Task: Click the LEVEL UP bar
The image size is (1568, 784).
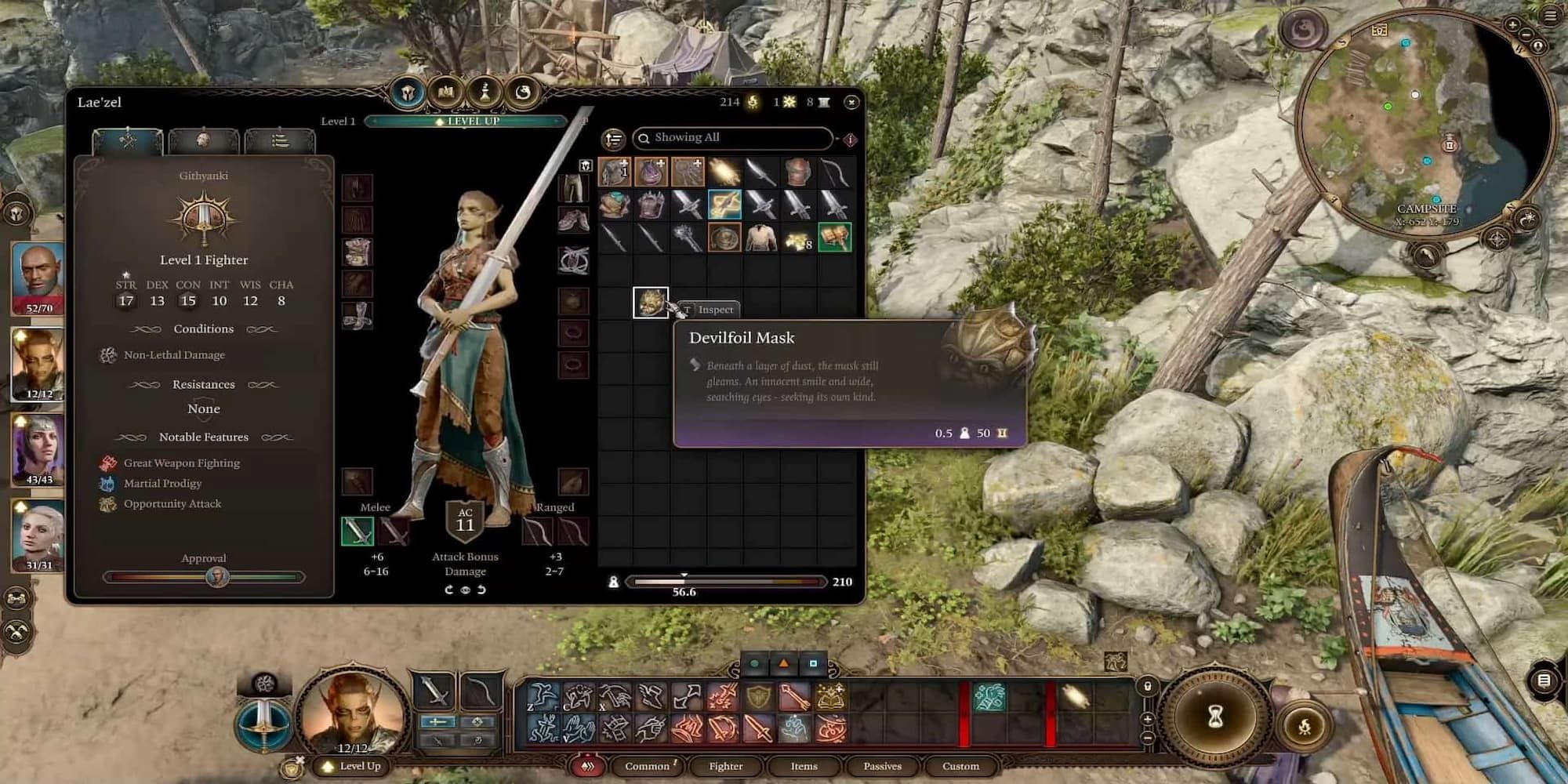Action: pos(466,122)
